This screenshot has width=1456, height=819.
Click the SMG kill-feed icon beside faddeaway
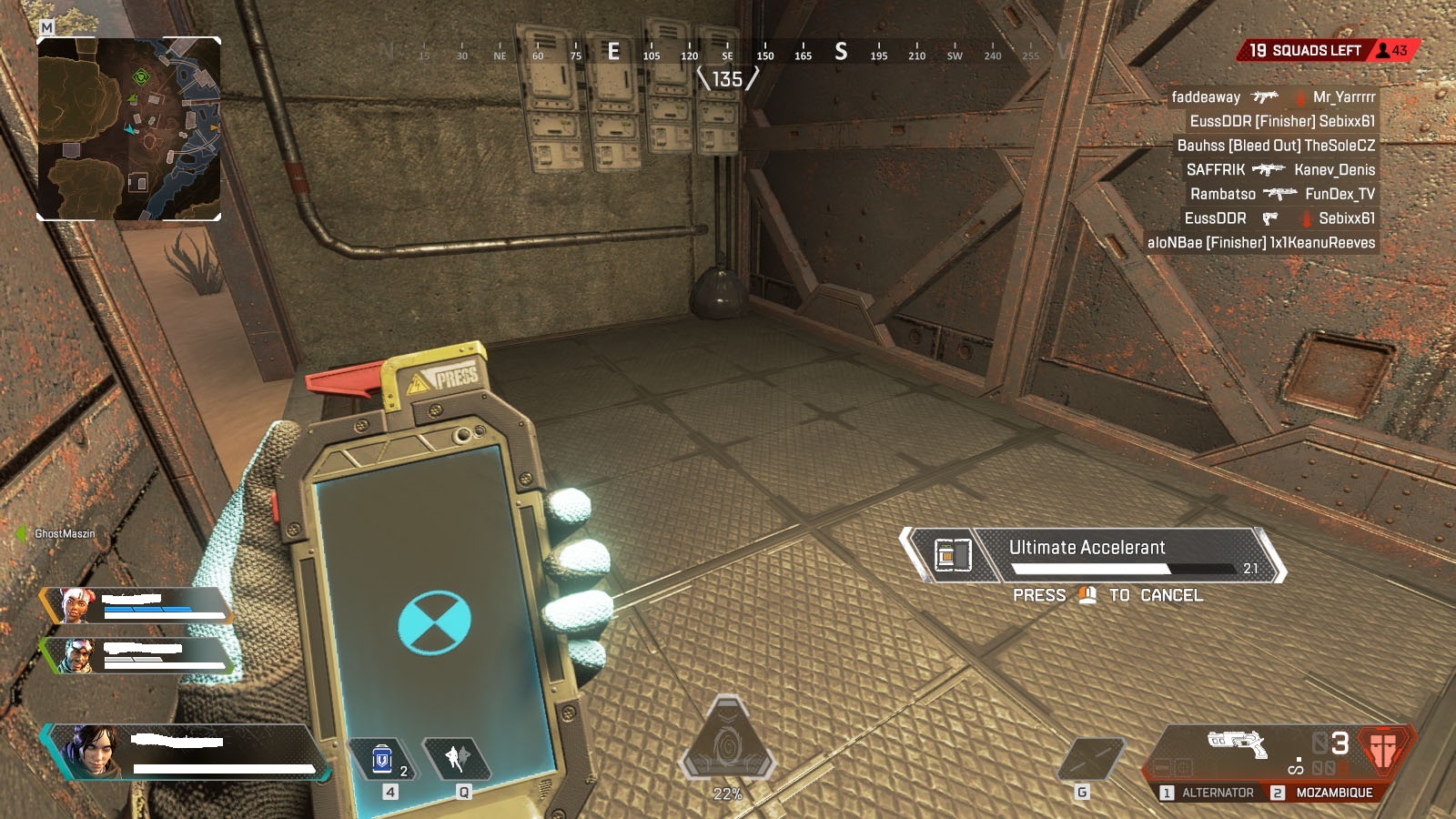coord(1266,96)
